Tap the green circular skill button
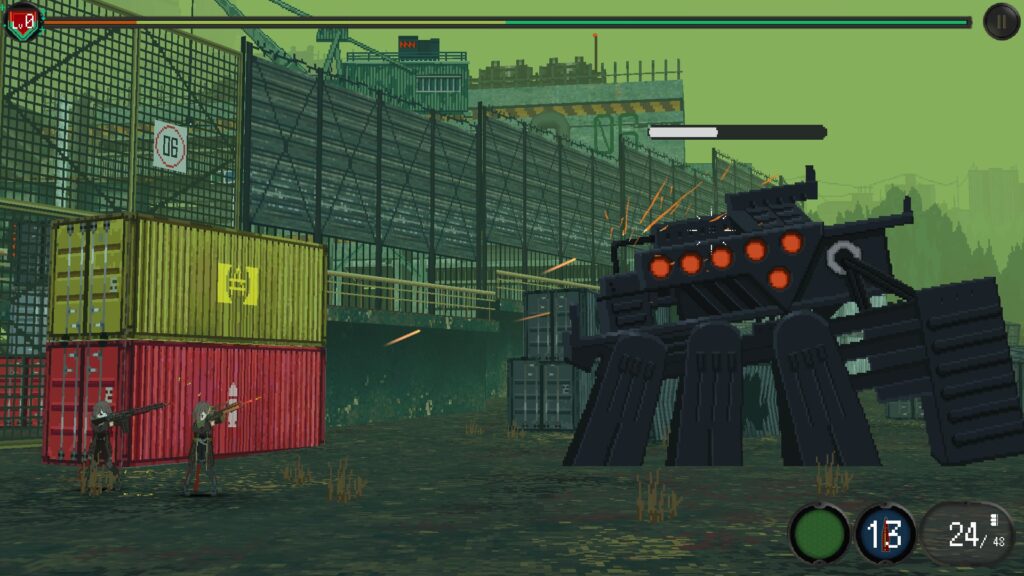 coord(819,534)
